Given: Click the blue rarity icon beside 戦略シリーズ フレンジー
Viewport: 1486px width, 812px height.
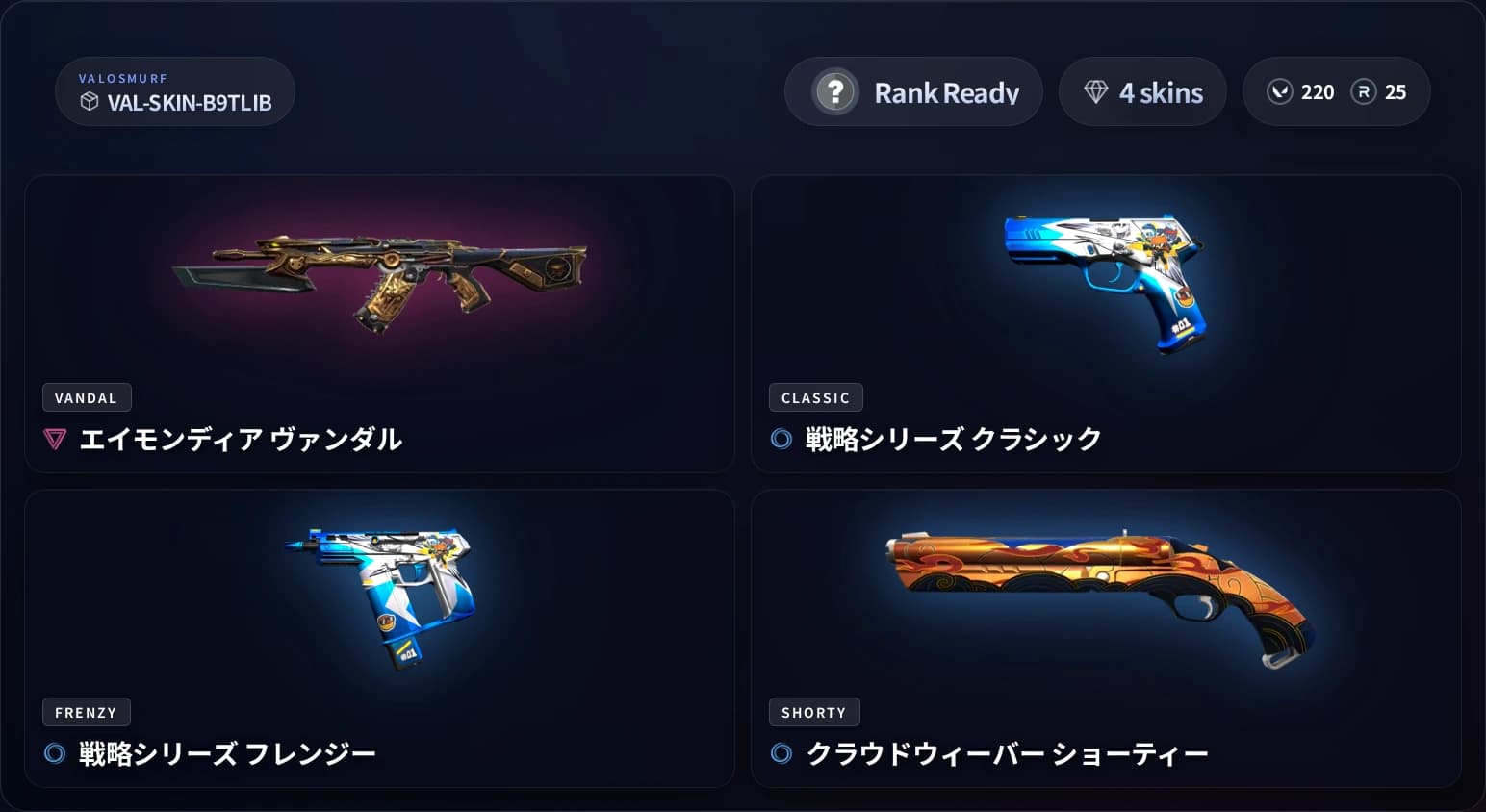Looking at the screenshot, I should [x=55, y=753].
